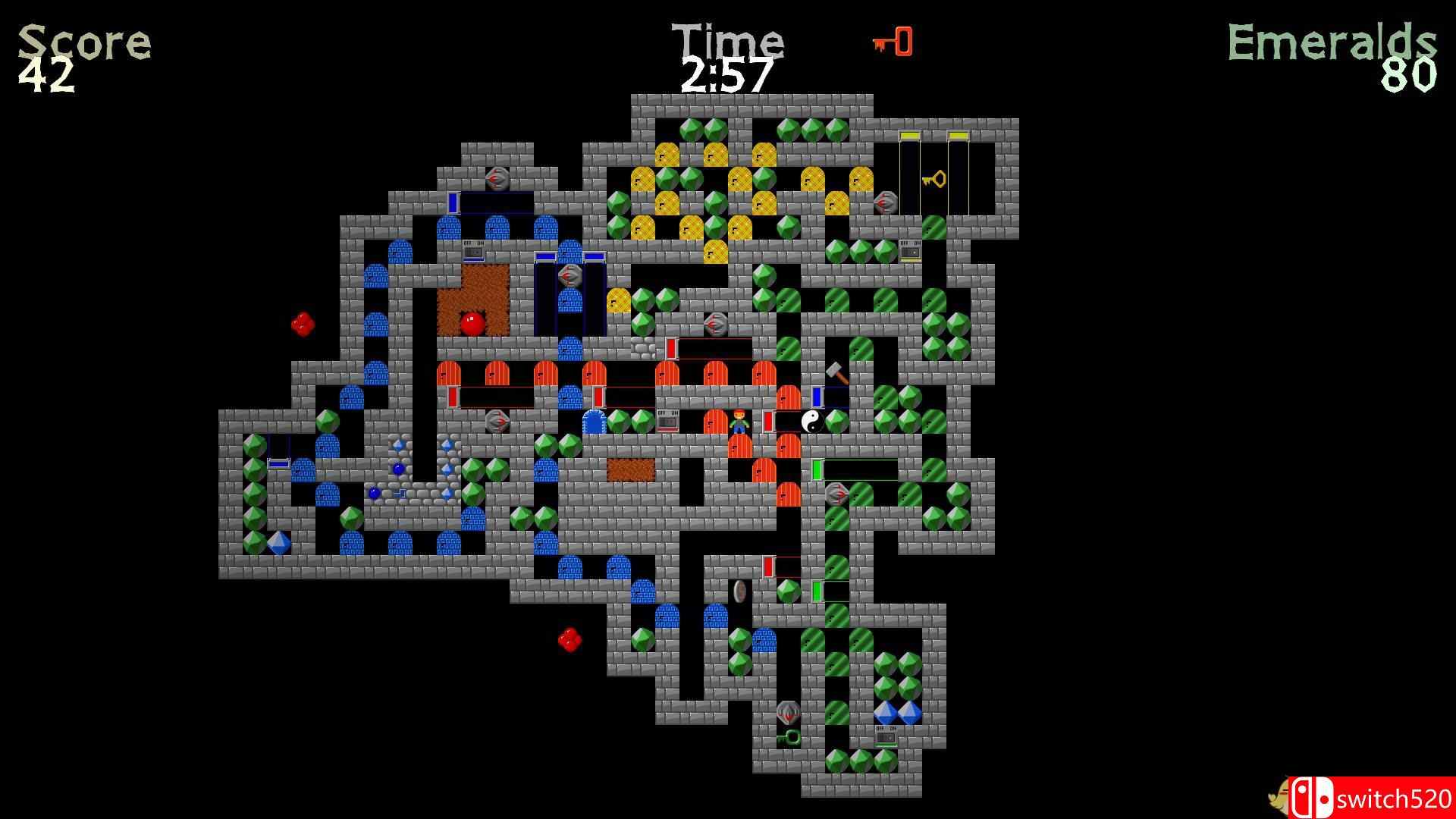
Task: Toggle the OFF/ON switch near the blue walls
Action: [472, 248]
